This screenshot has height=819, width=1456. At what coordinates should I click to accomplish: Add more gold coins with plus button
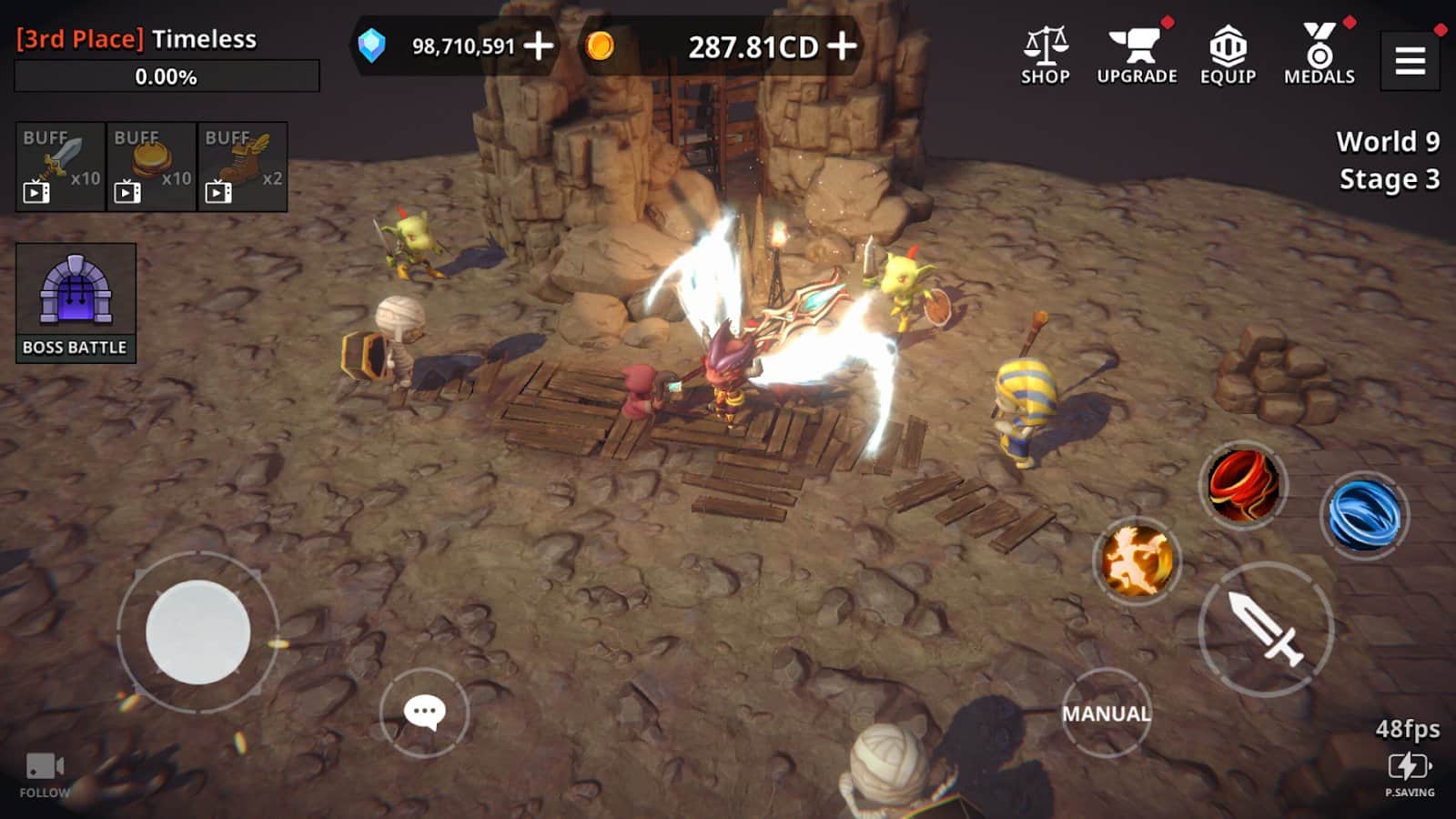842,45
